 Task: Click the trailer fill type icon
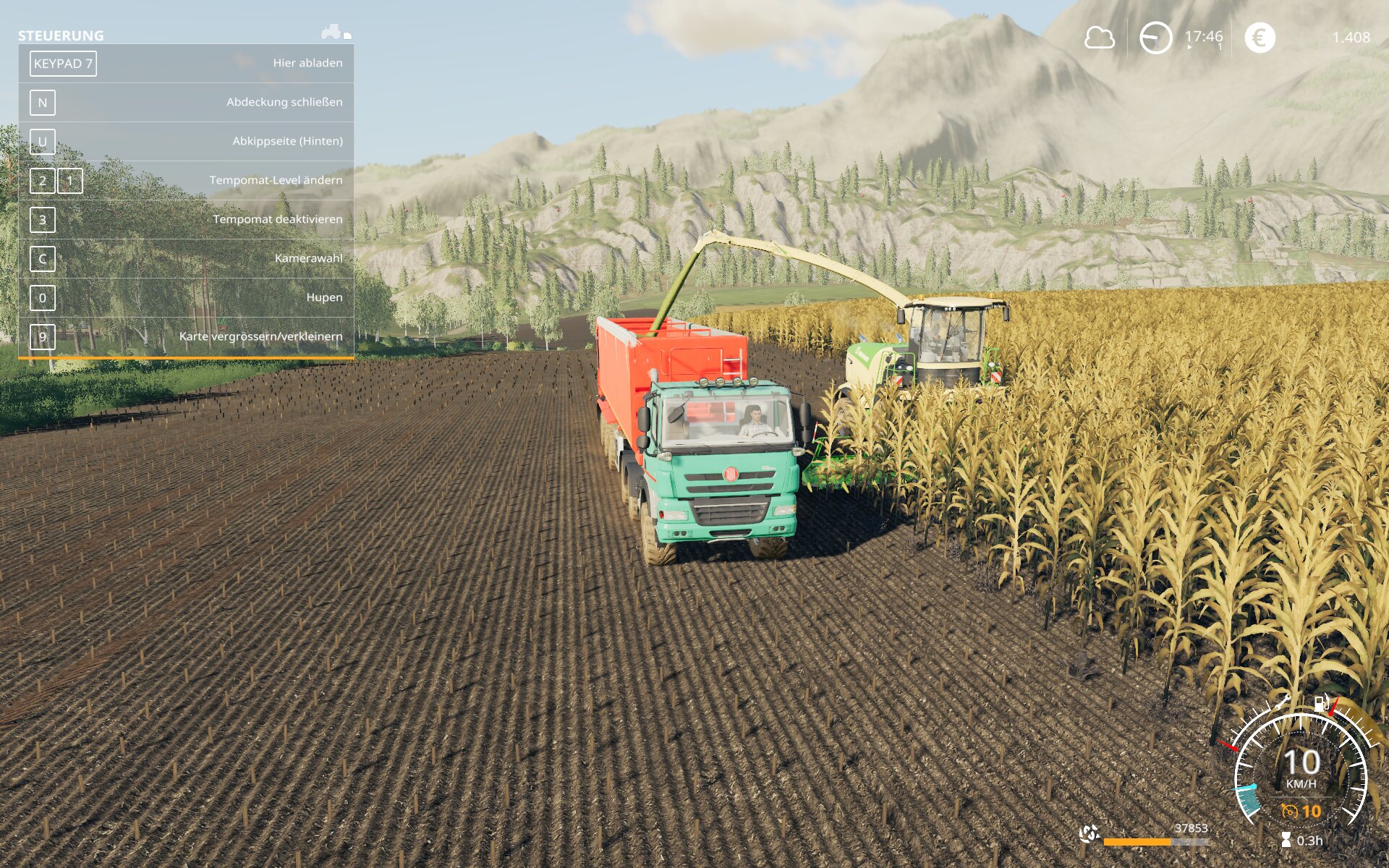(x=1089, y=834)
